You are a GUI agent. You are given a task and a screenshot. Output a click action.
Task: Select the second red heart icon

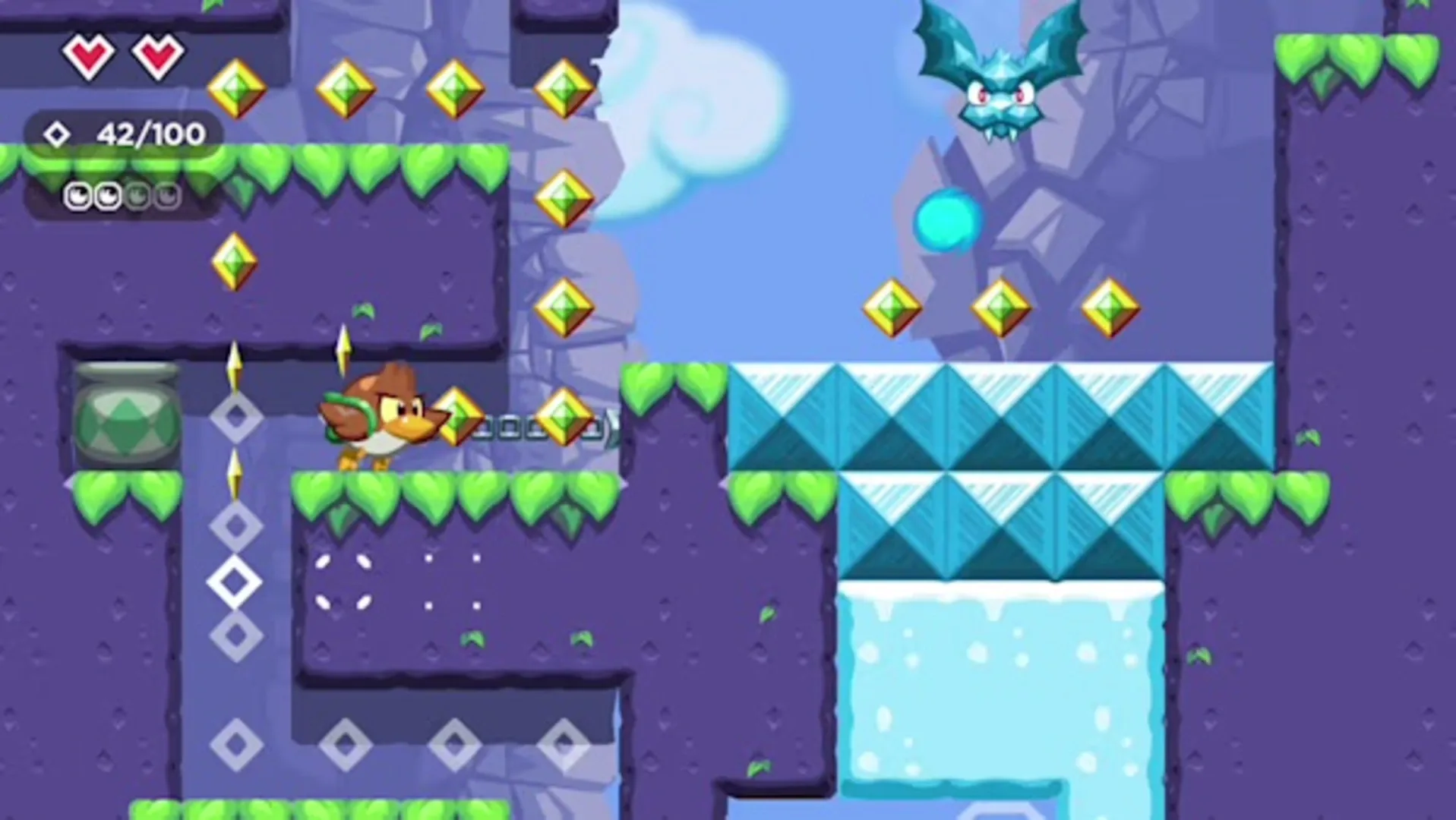[155, 55]
